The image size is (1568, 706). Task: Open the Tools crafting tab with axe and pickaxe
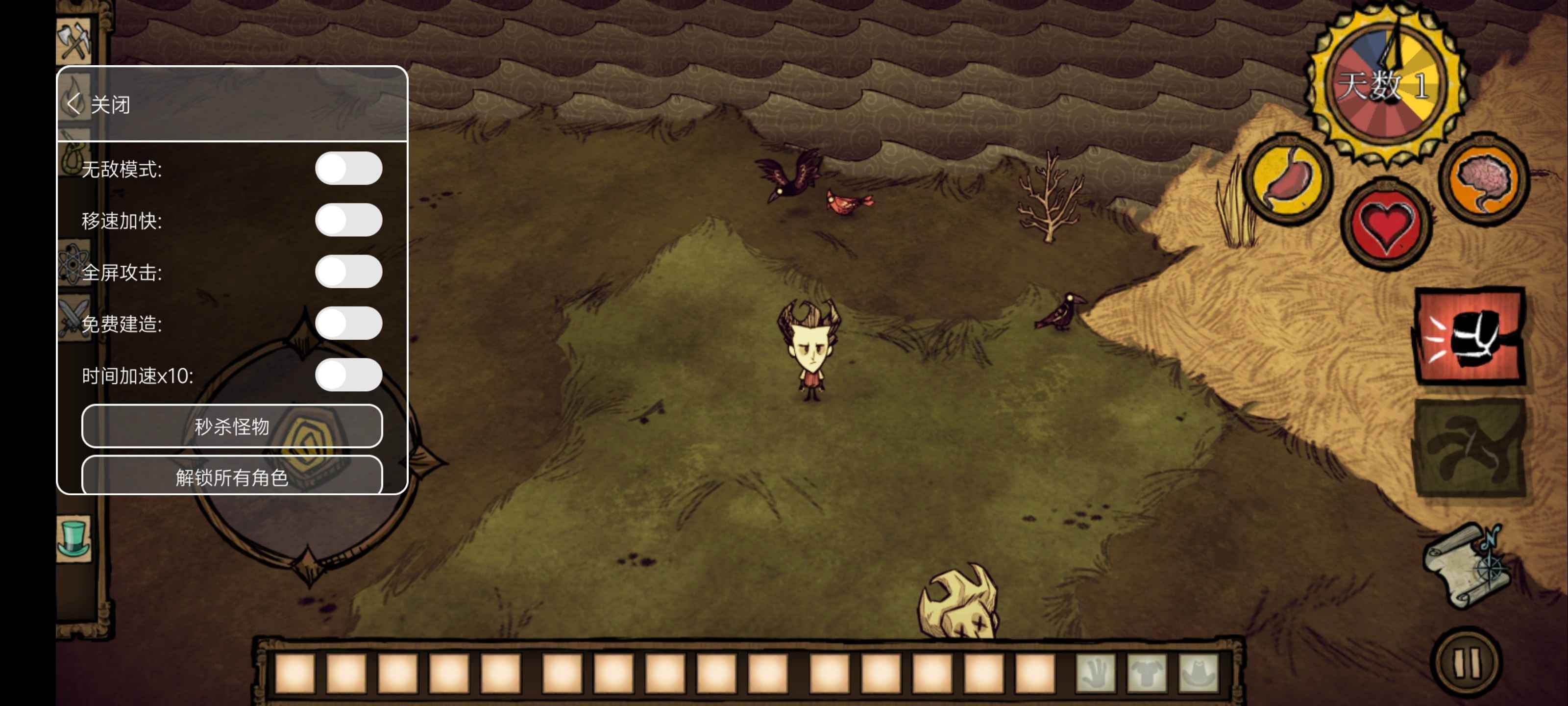coord(74,41)
